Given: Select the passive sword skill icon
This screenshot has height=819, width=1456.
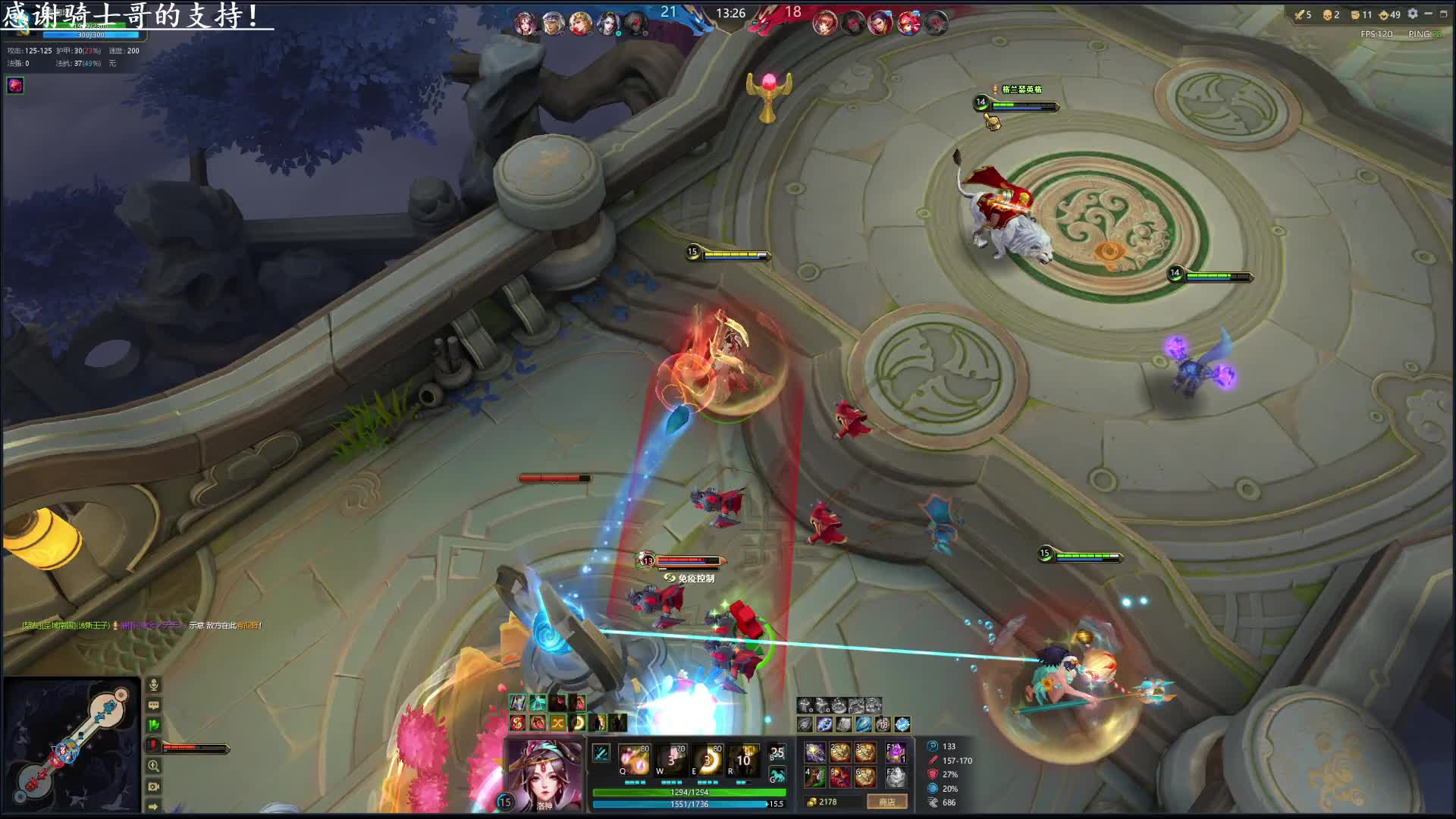Looking at the screenshot, I should (x=601, y=753).
